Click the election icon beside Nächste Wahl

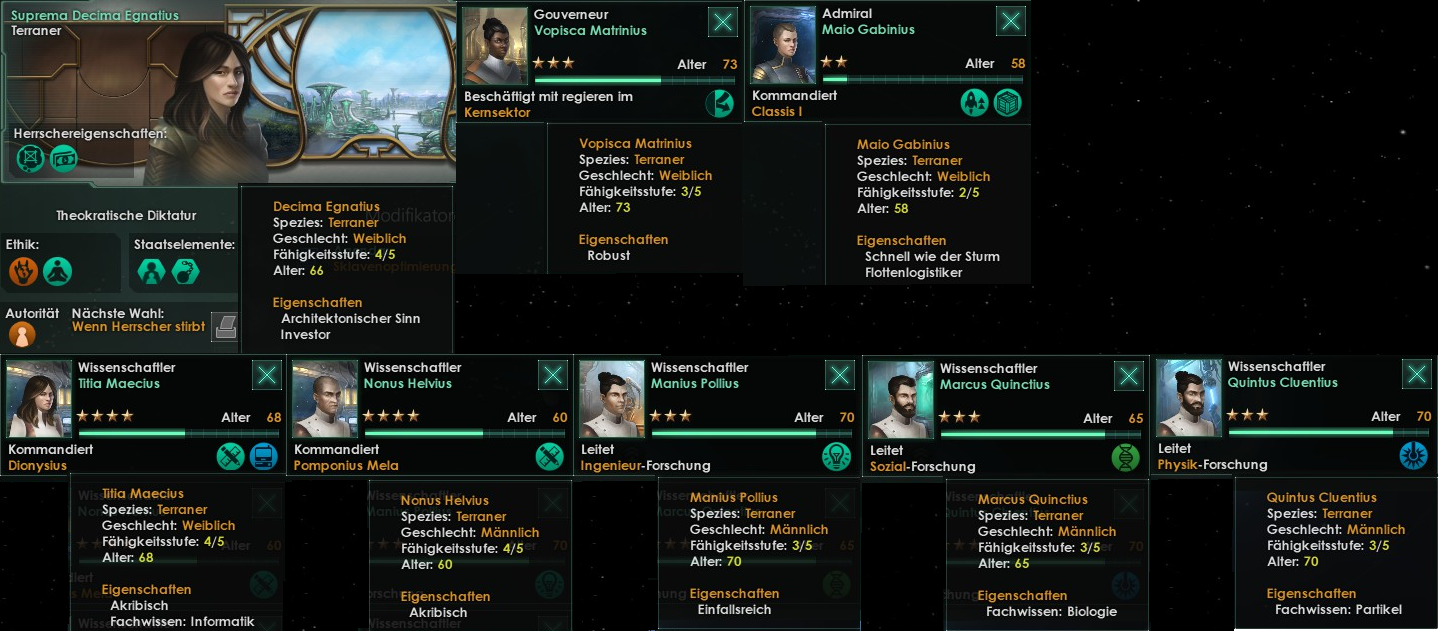tap(227, 326)
